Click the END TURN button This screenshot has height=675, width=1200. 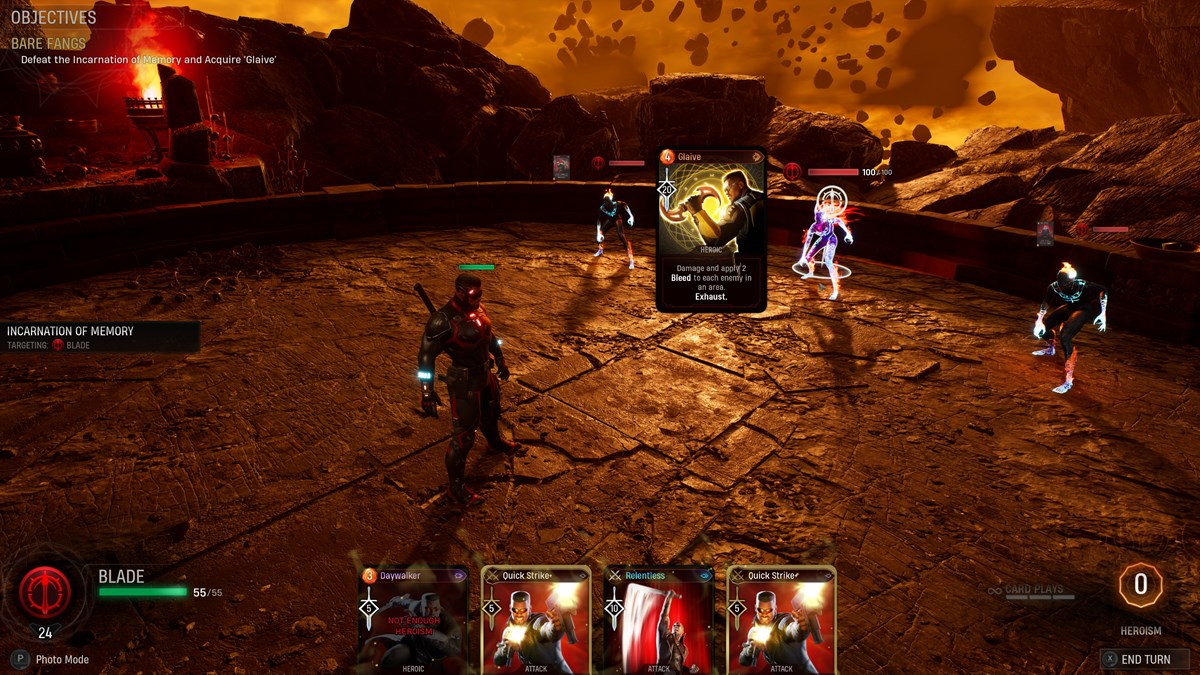[x=1144, y=659]
